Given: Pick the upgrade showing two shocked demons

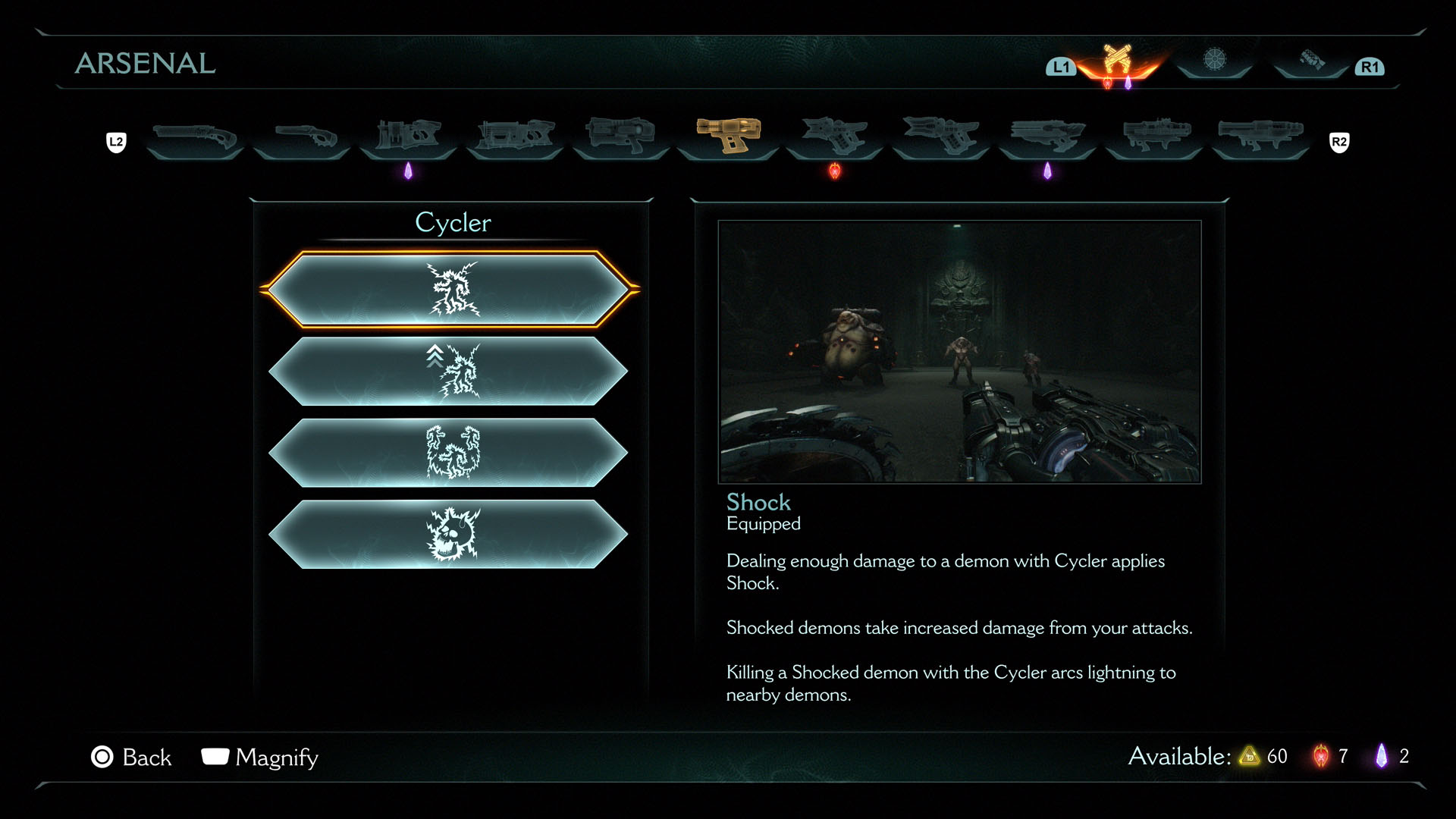Looking at the screenshot, I should (452, 453).
